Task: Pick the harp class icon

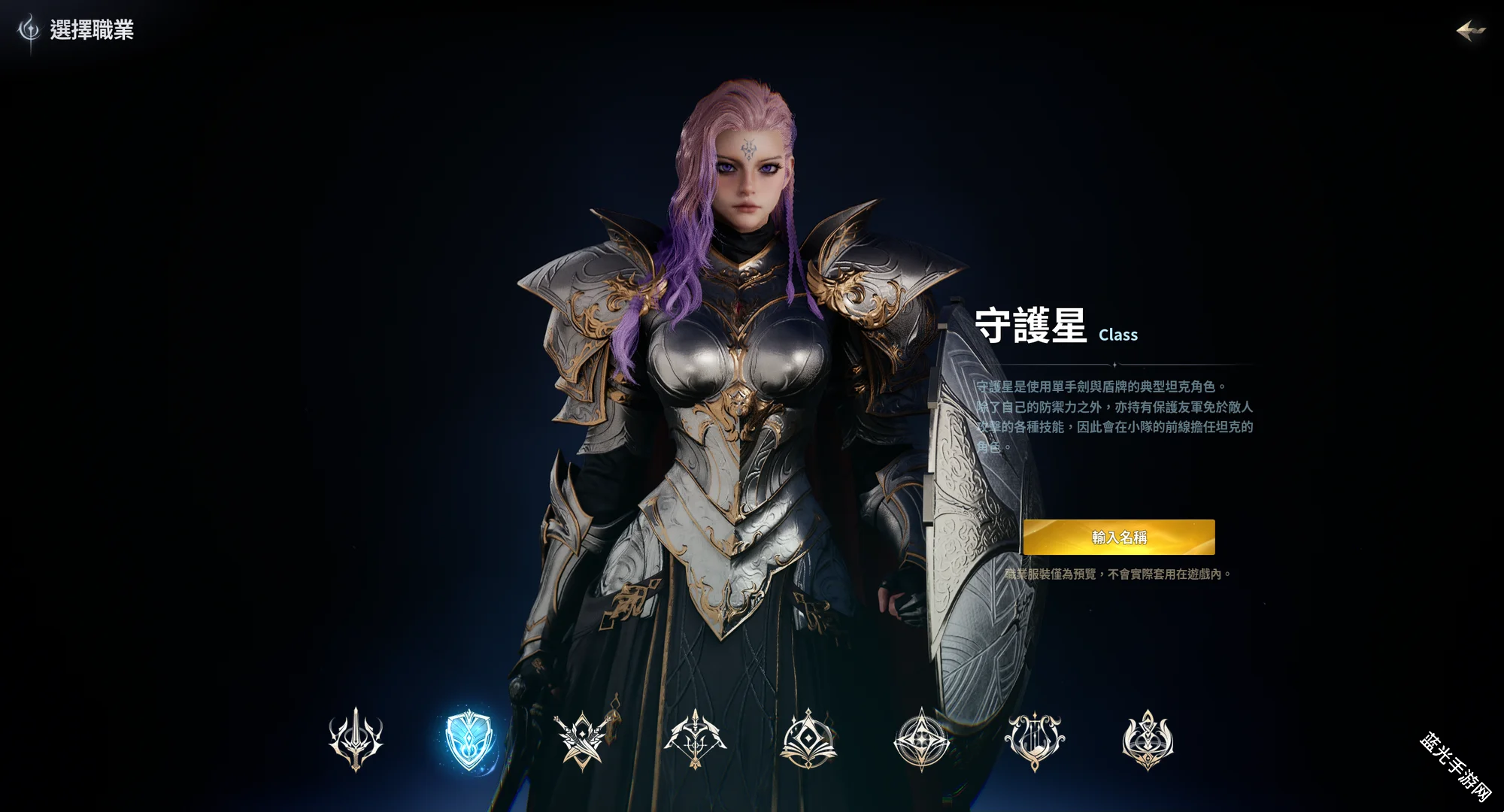Action: (1035, 740)
